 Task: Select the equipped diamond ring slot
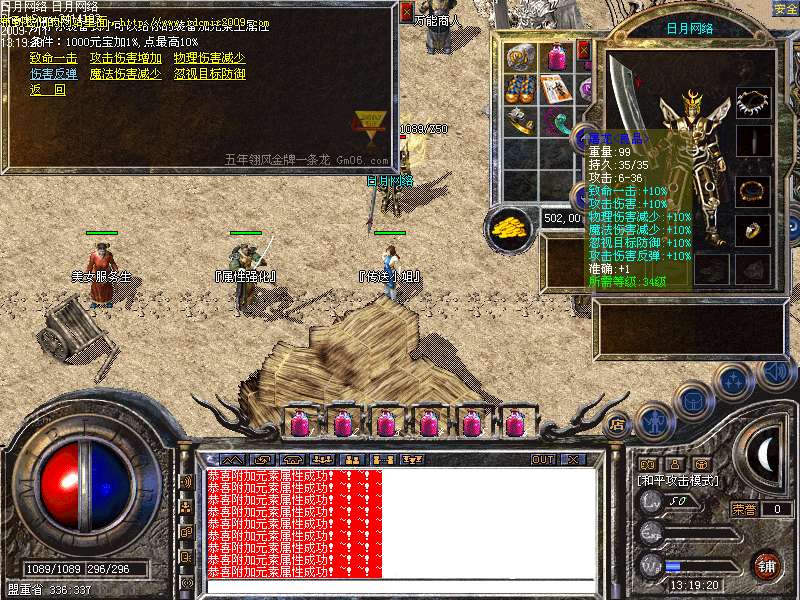click(x=753, y=231)
